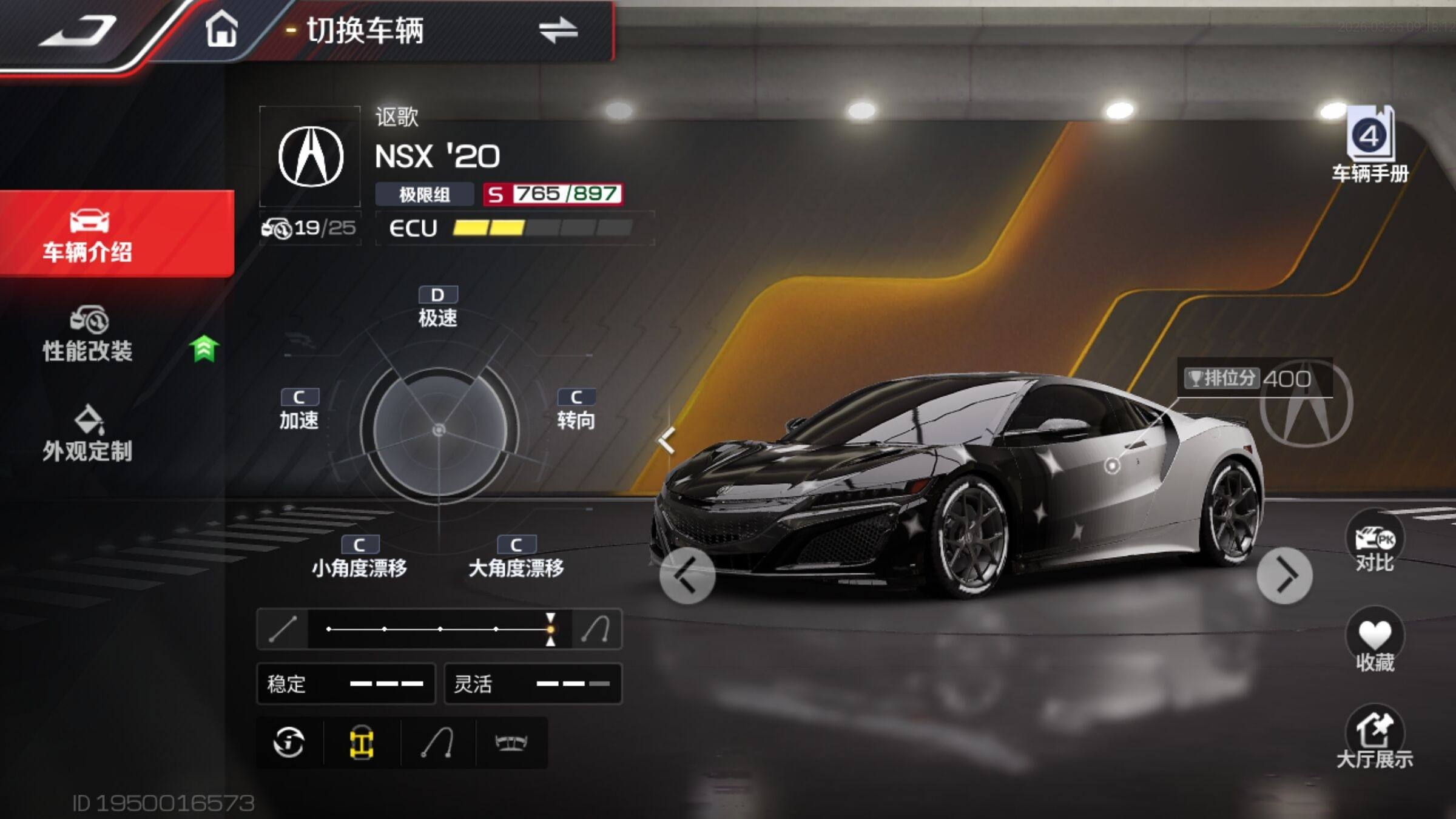
Task: Open the 车辆手册 vehicle manual
Action: click(x=1370, y=146)
